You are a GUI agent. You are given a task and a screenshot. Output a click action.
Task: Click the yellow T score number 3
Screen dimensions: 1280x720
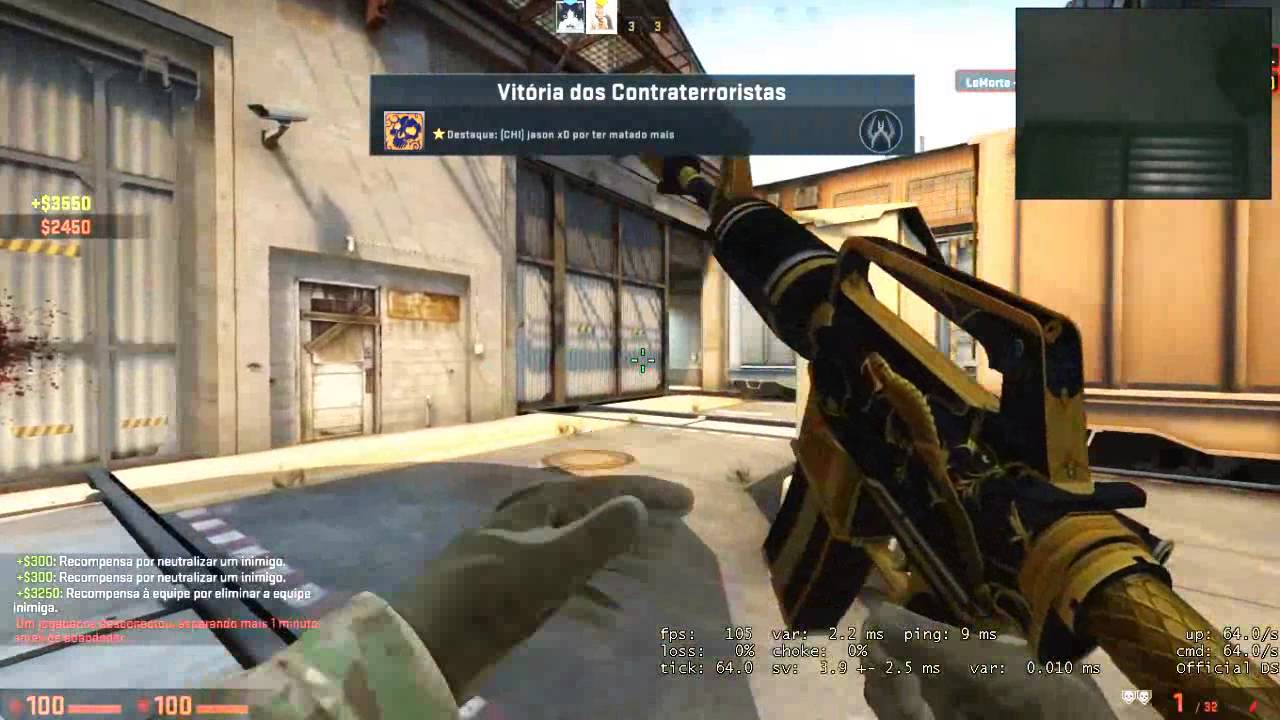pyautogui.click(x=657, y=25)
